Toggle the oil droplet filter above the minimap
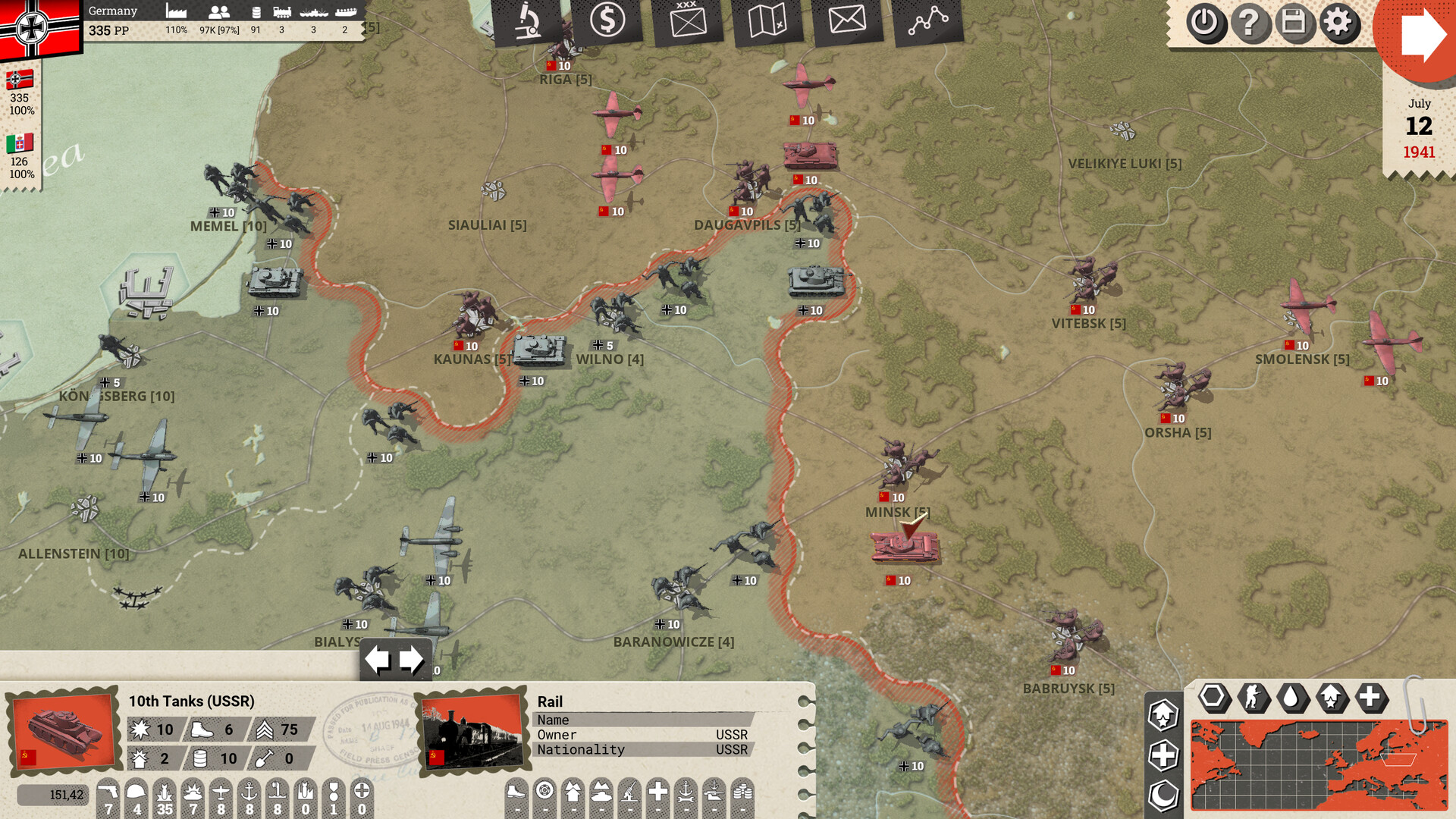1456x819 pixels. pos(1291,698)
